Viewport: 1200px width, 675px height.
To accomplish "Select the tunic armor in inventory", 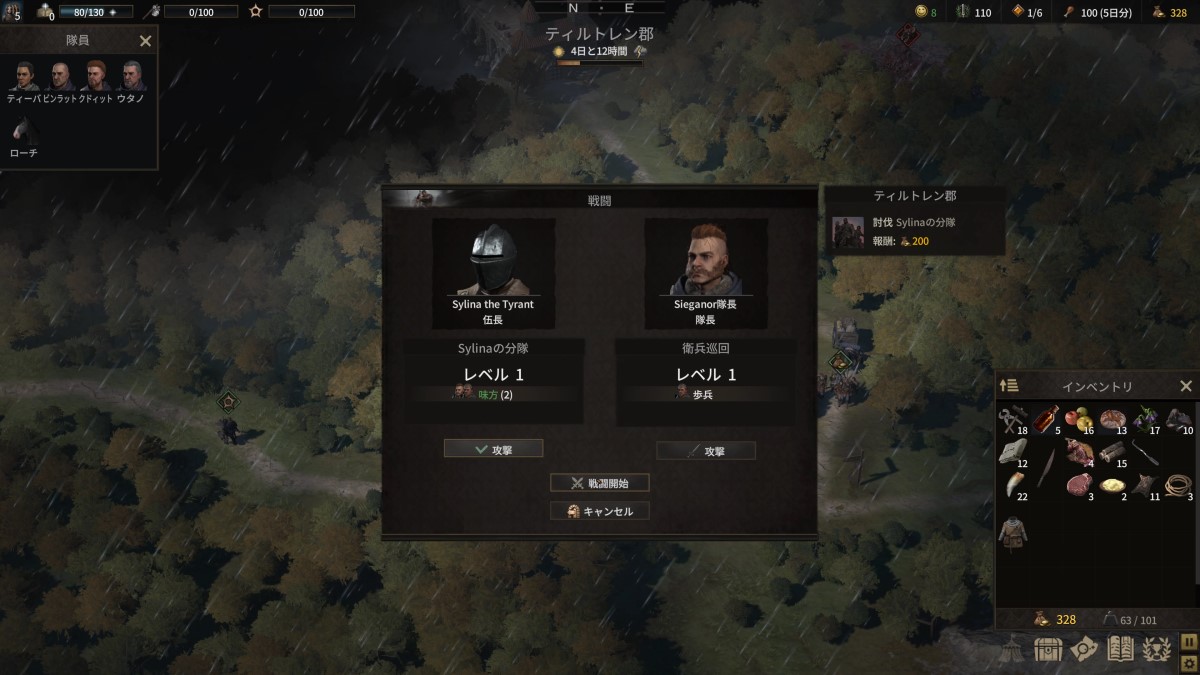I will (1013, 530).
